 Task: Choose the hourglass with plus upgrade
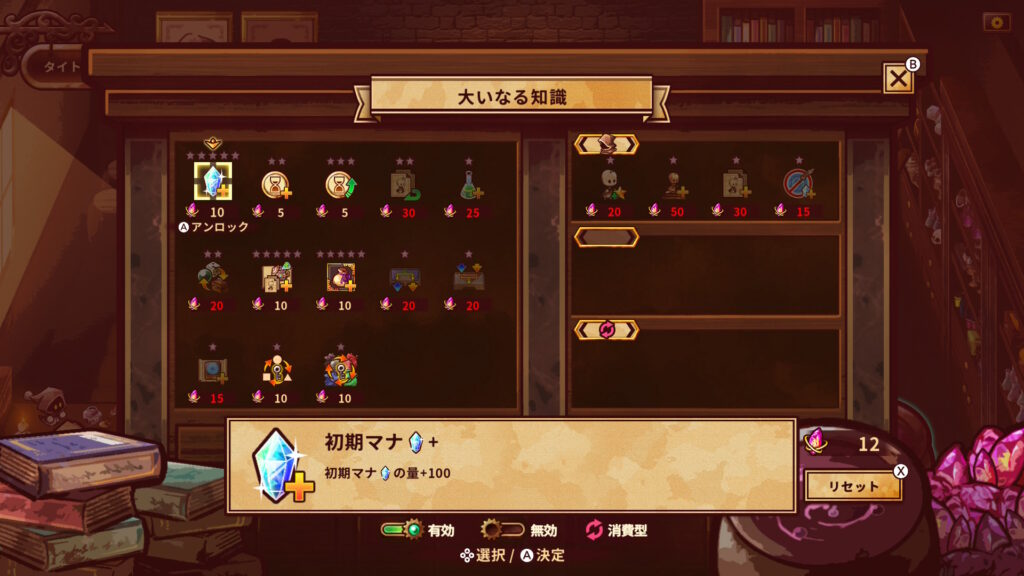tap(275, 184)
